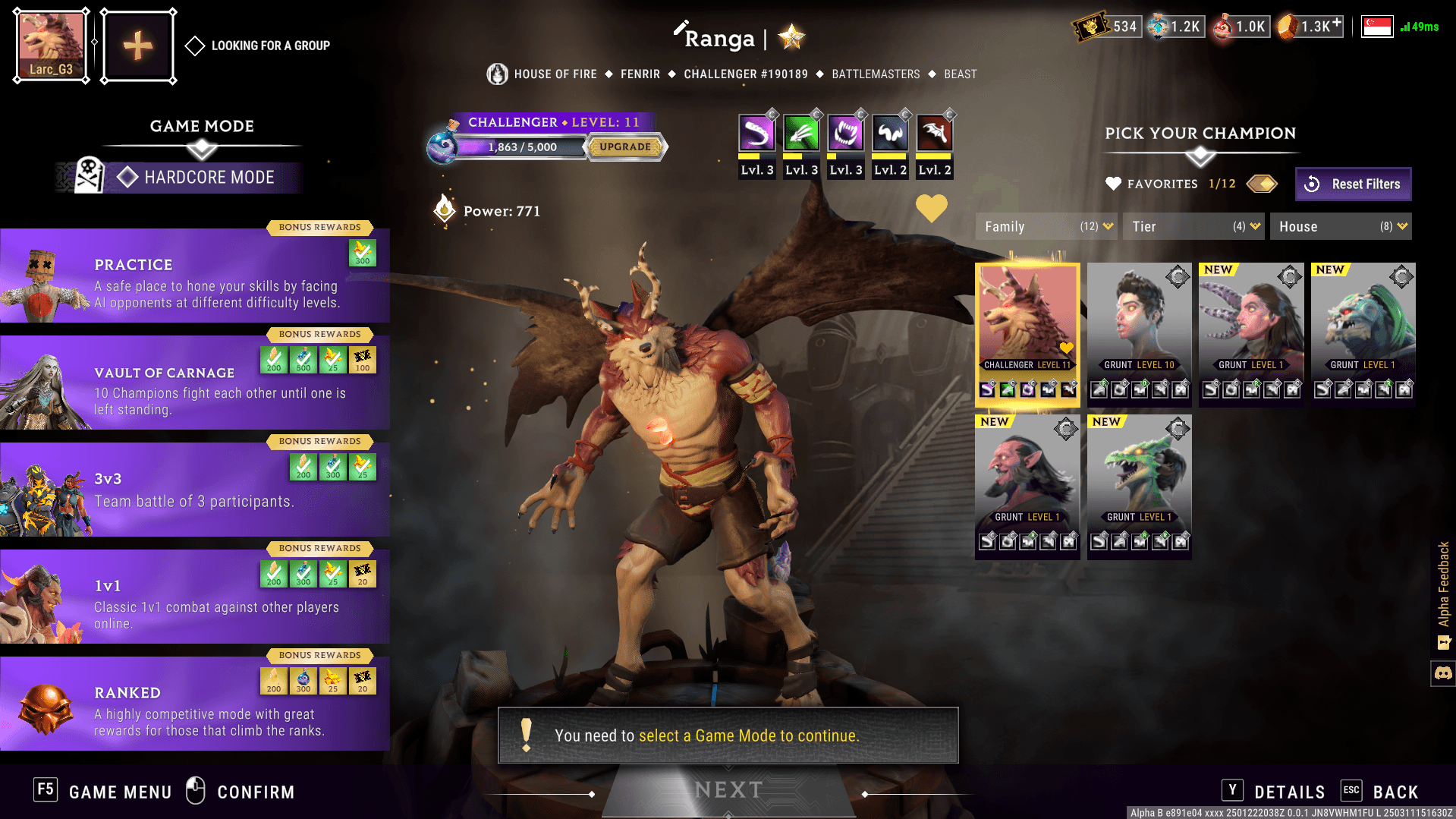Open the Tier filter dropdown

pyautogui.click(x=1193, y=227)
